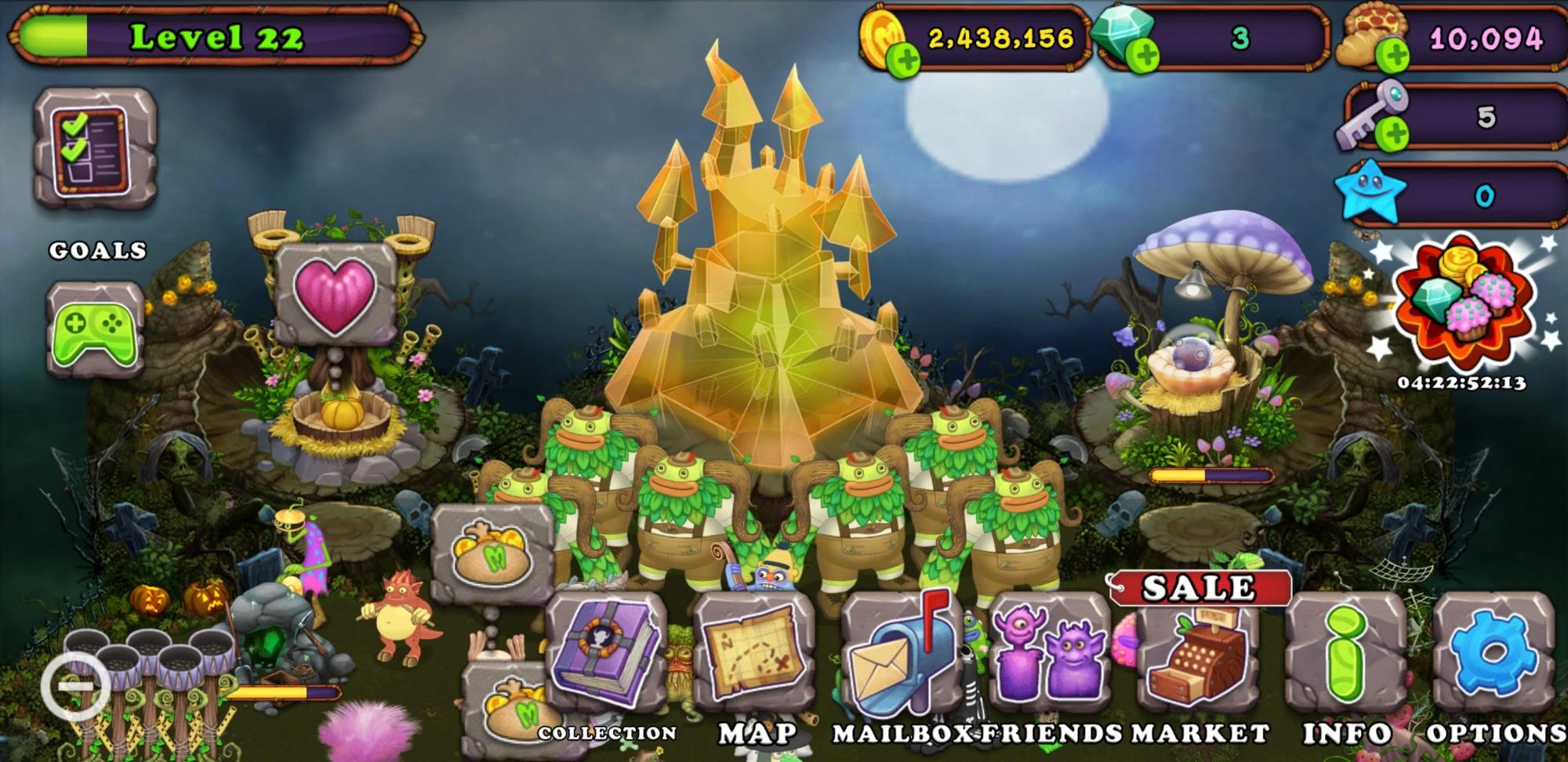Open the Goals checklist panel
This screenshot has width=1568, height=762.
94,145
